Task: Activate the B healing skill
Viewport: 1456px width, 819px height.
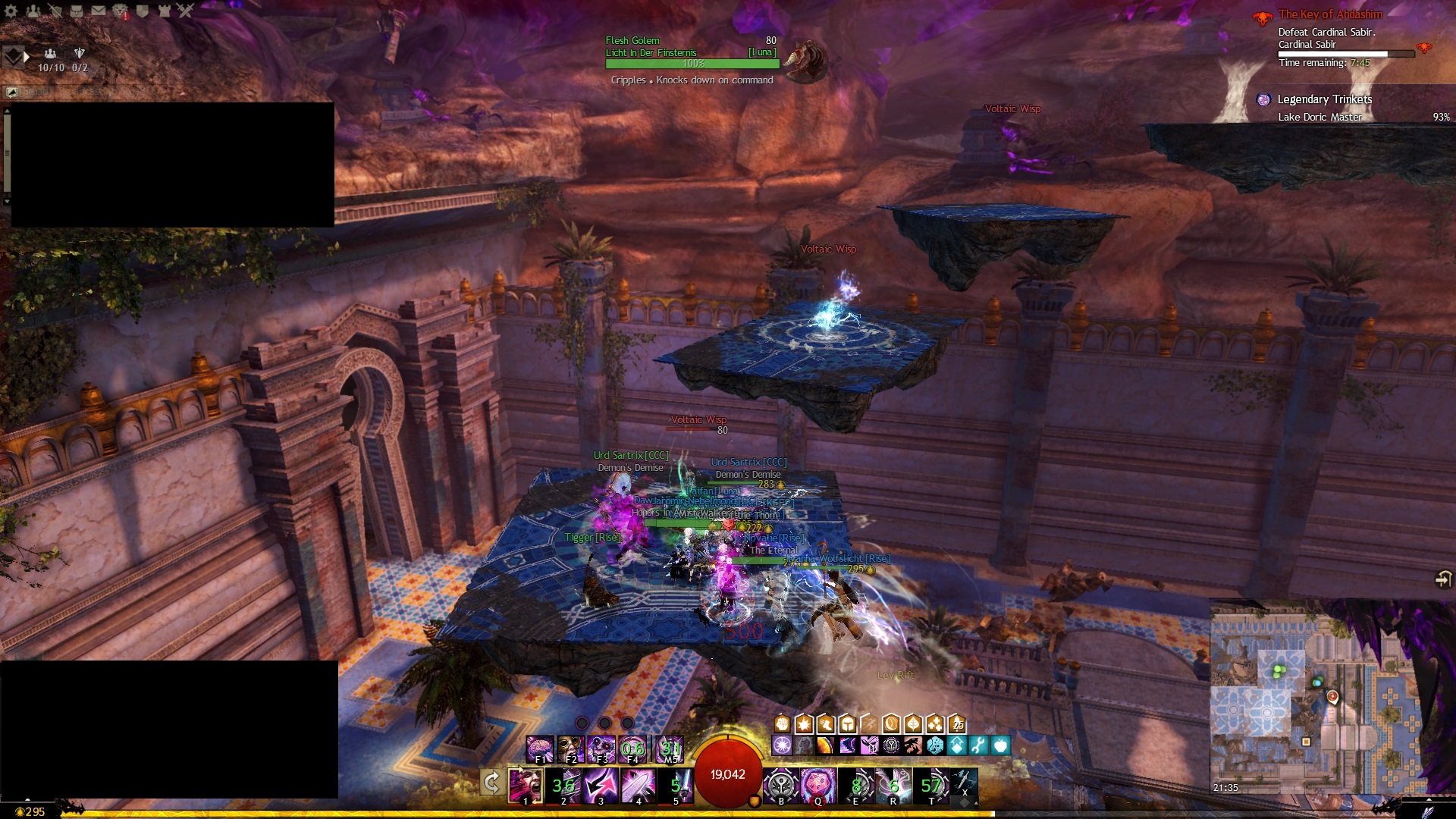Action: click(x=780, y=785)
